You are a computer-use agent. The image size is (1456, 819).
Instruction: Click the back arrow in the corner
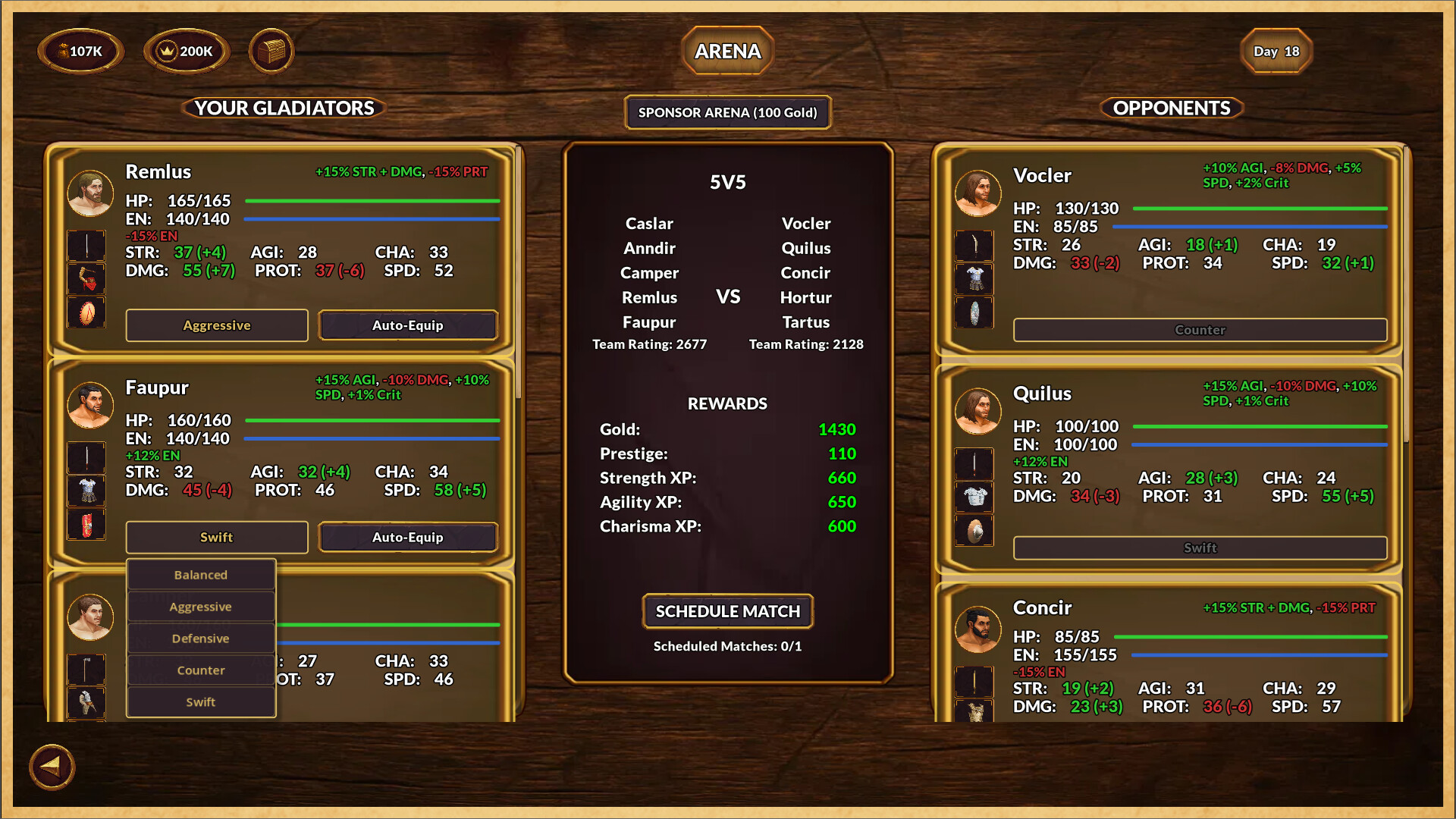pos(51,767)
